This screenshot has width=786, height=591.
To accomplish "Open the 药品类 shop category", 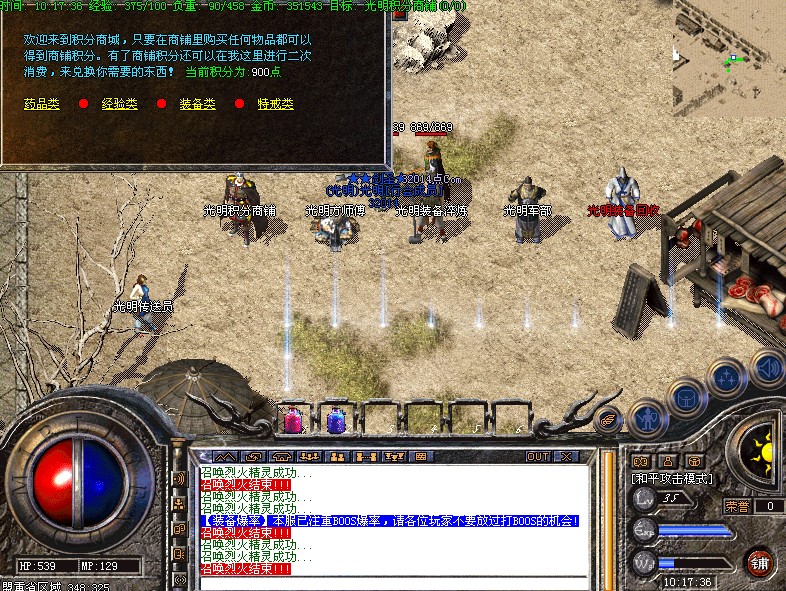I will [42, 104].
